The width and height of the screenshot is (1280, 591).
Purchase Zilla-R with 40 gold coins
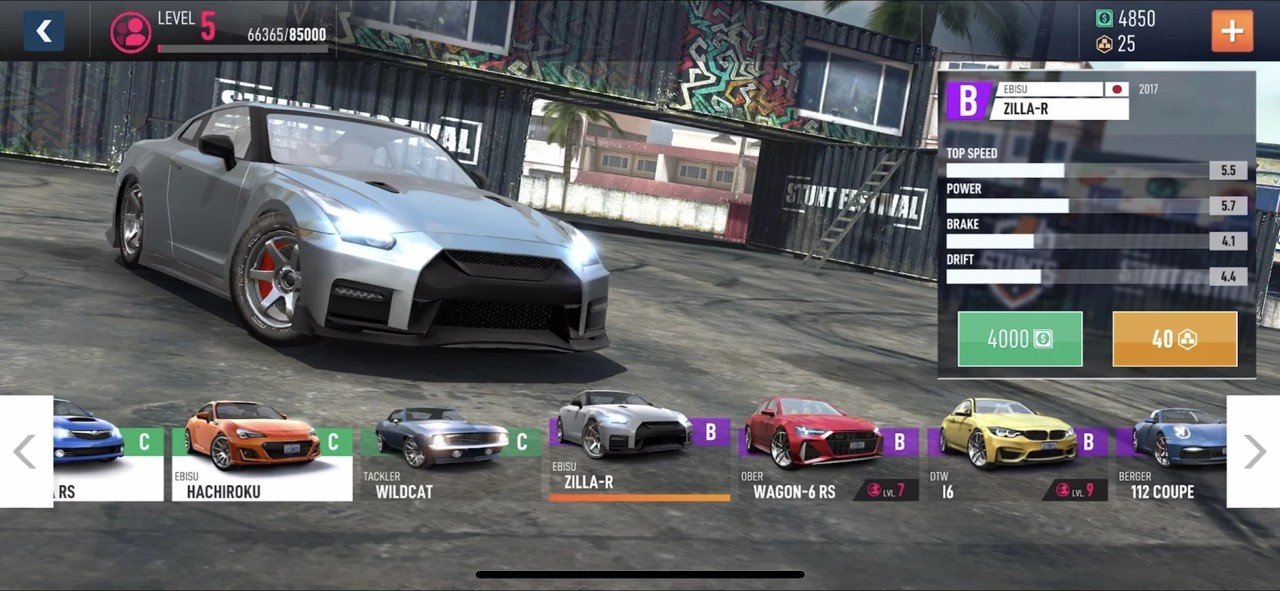coord(1174,339)
